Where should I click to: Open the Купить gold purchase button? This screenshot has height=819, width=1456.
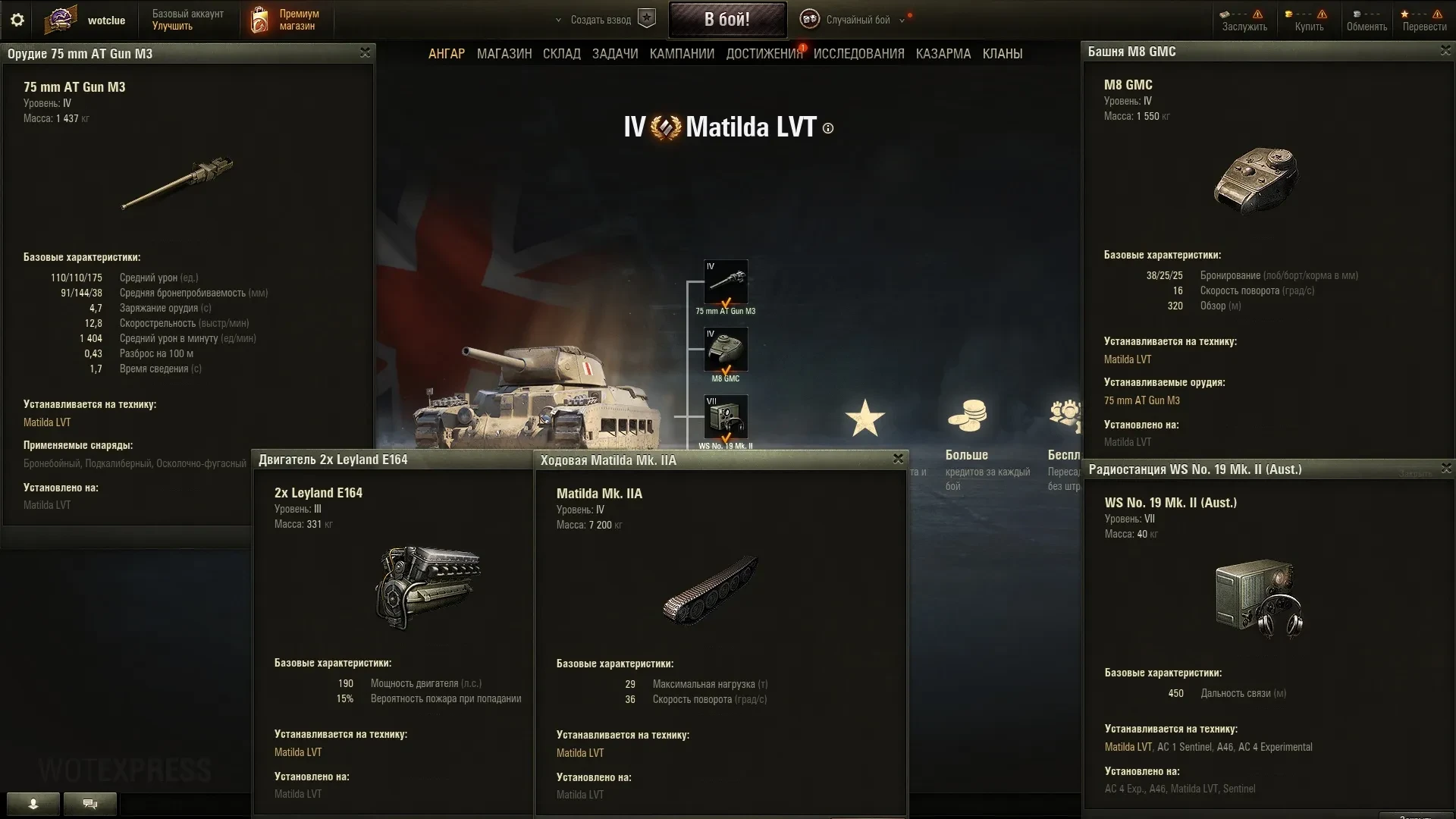pyautogui.click(x=1308, y=20)
